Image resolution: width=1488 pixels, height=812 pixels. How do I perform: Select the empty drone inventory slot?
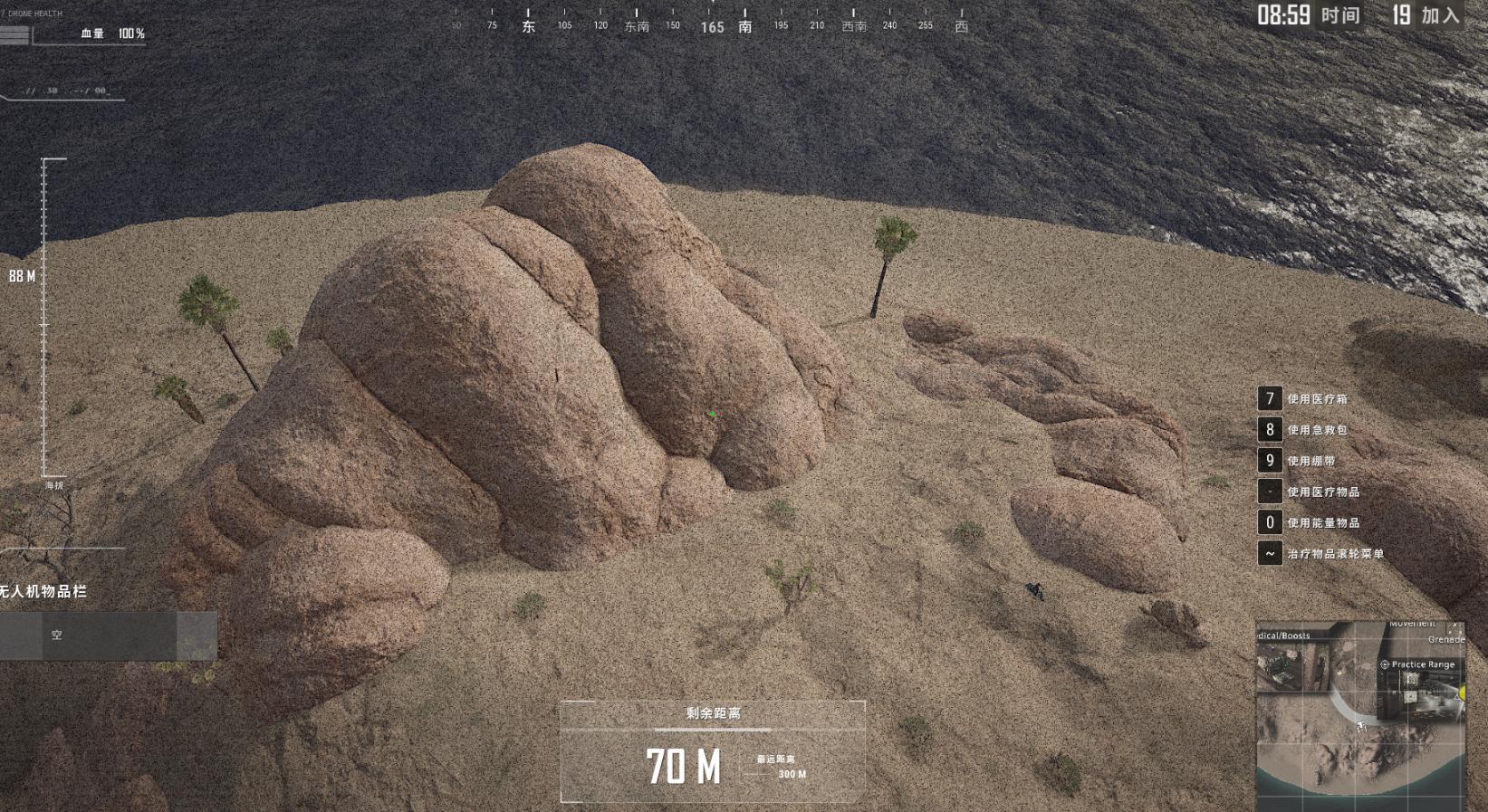point(89,635)
